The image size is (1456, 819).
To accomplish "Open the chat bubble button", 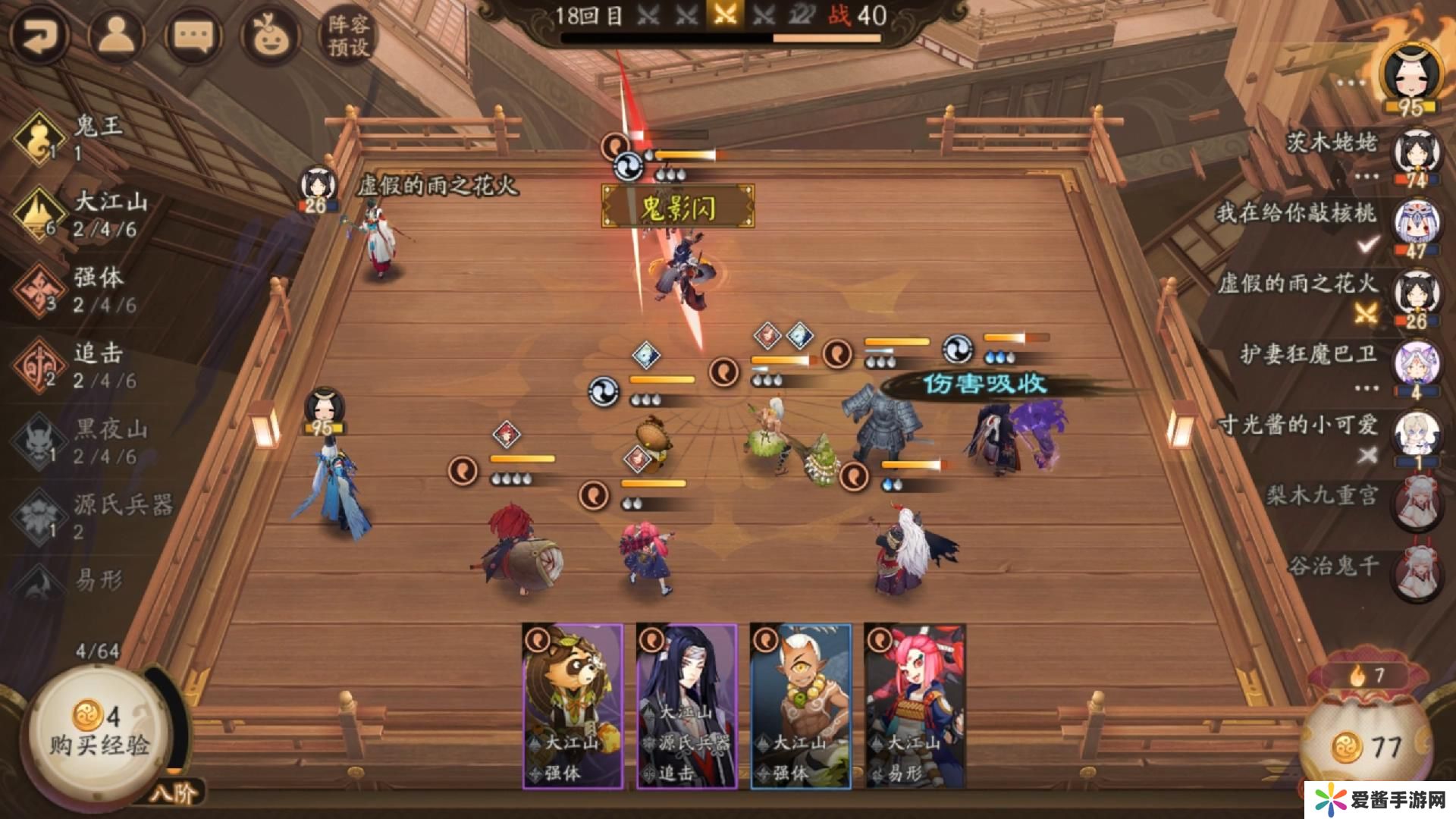I will [x=193, y=36].
